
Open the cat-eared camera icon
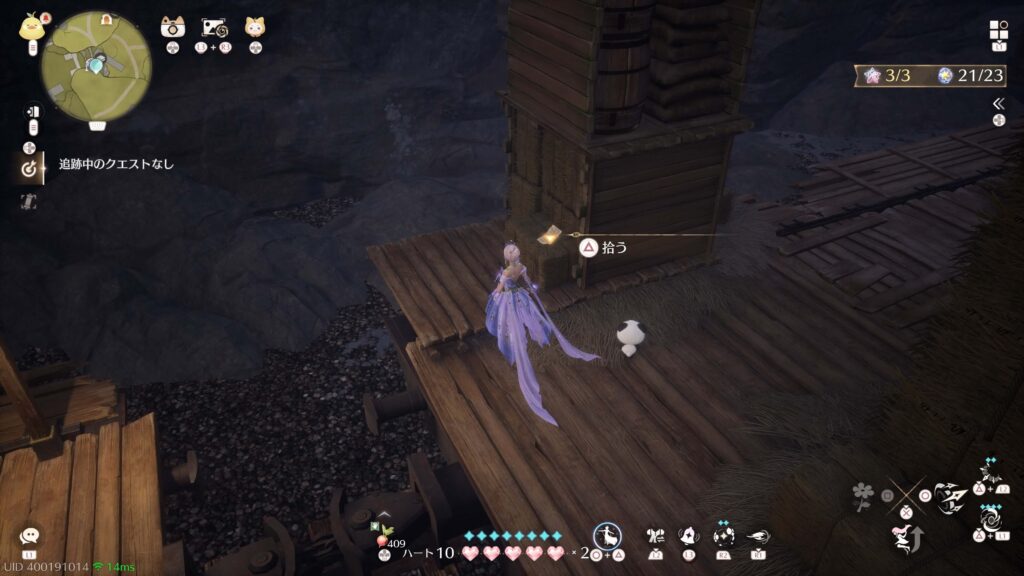(172, 27)
